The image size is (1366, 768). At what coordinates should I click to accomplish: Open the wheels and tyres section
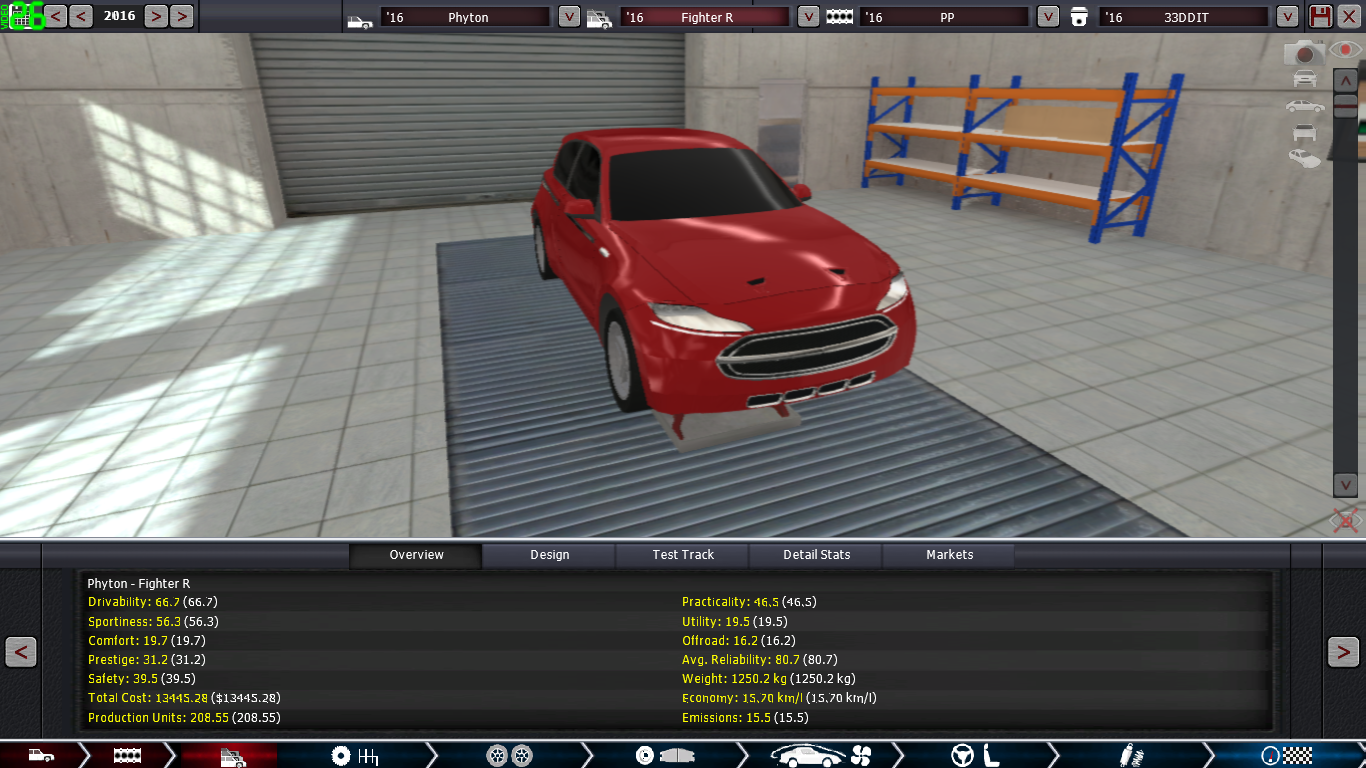508,756
